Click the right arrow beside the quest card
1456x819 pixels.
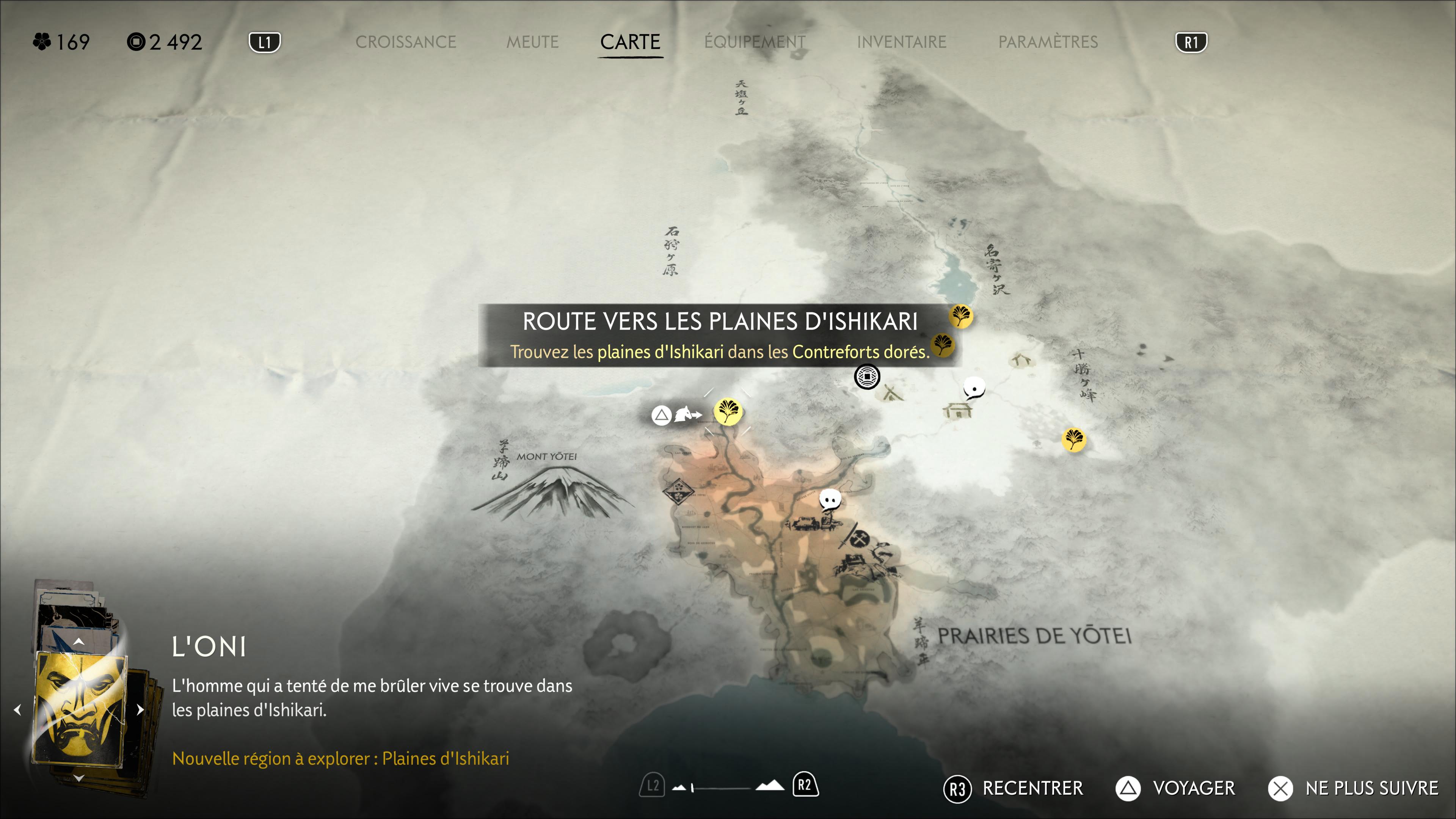tap(140, 709)
